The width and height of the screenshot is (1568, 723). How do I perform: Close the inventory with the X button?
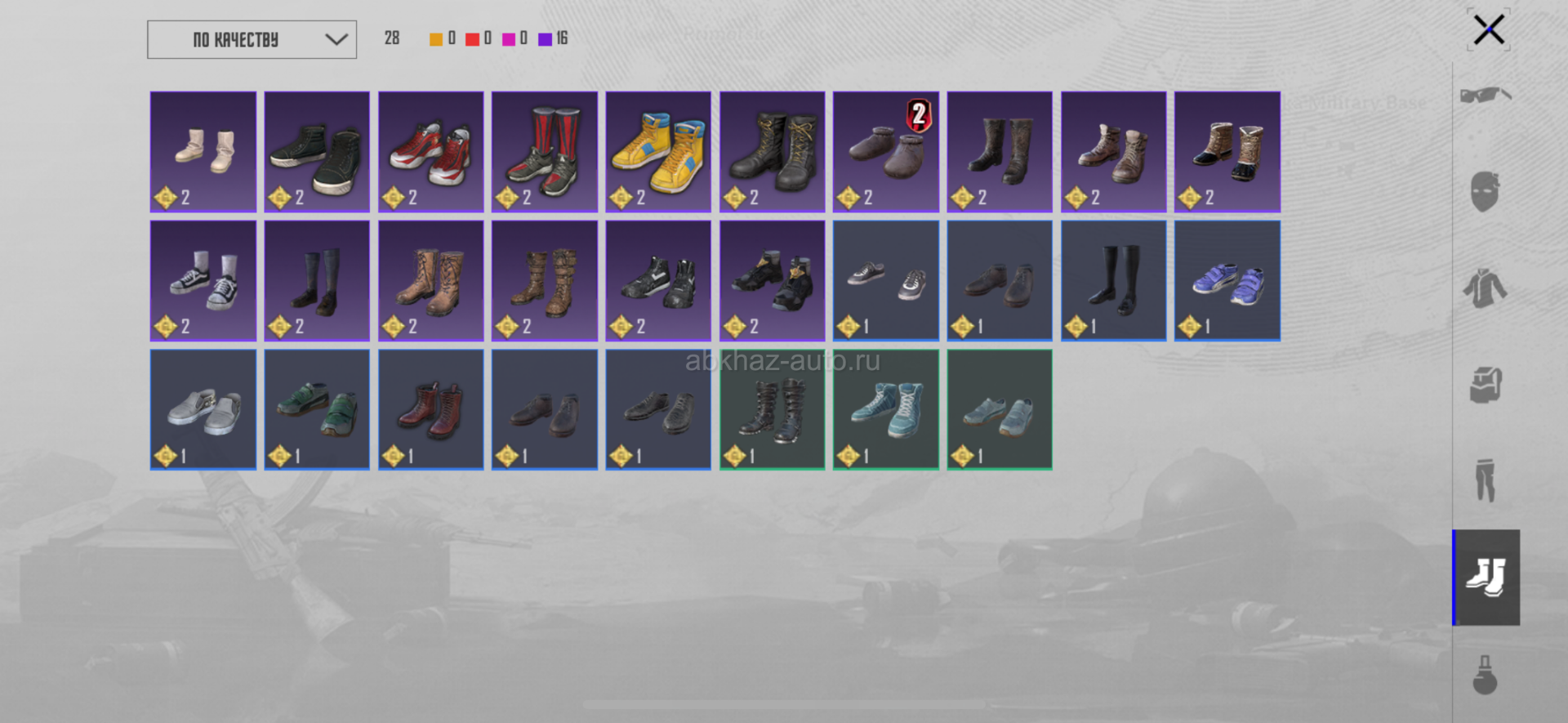point(1488,30)
